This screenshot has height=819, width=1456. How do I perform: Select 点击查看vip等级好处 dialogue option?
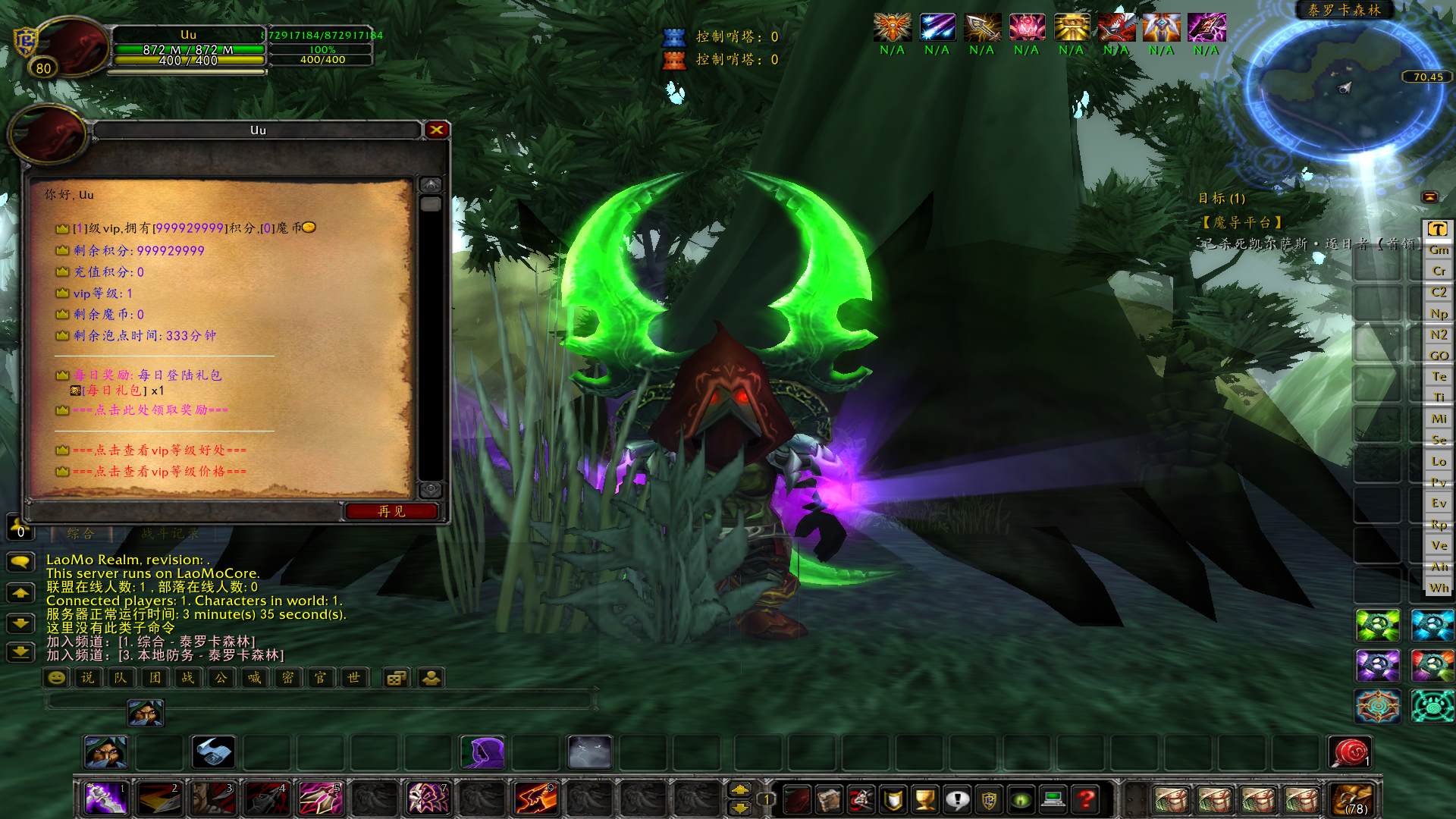coord(159,450)
